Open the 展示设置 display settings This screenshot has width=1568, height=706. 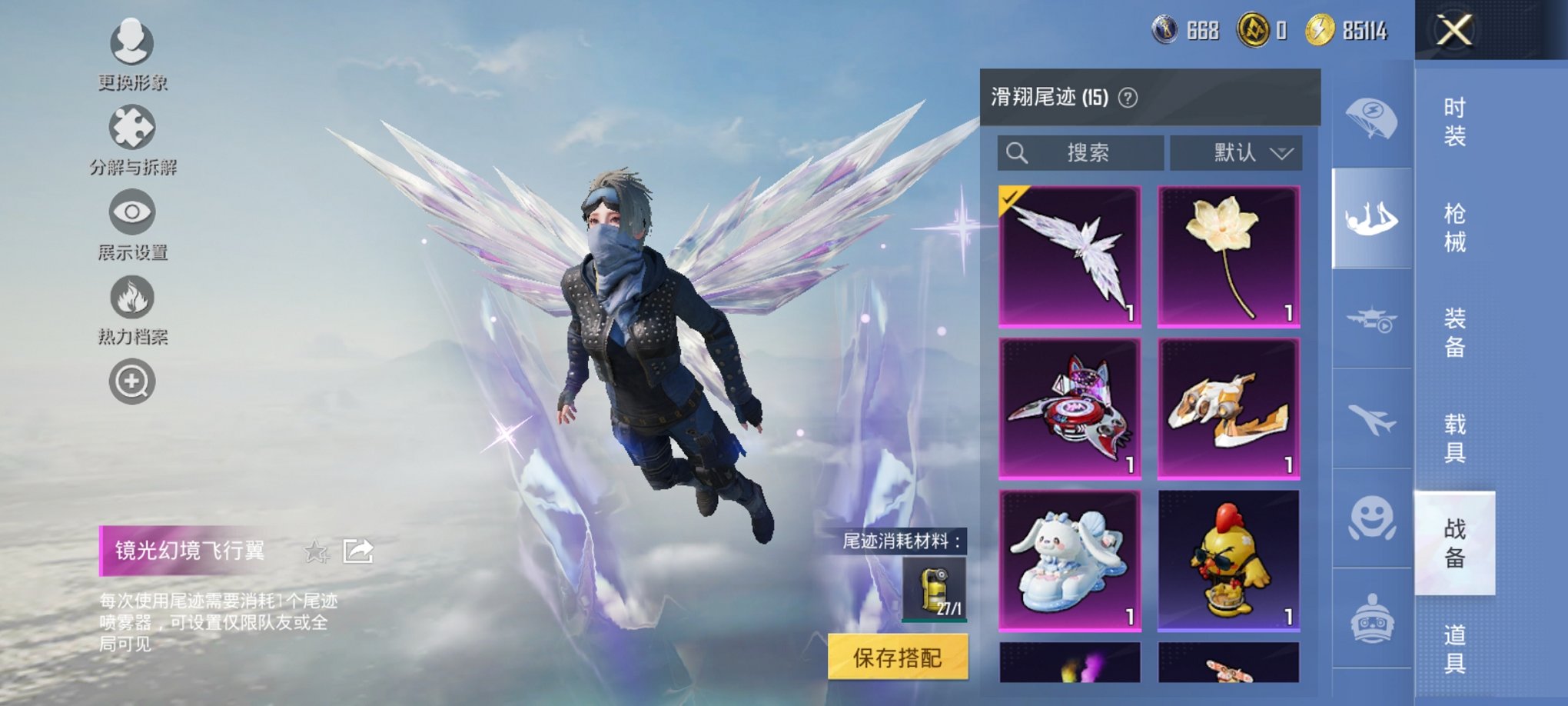(x=132, y=217)
